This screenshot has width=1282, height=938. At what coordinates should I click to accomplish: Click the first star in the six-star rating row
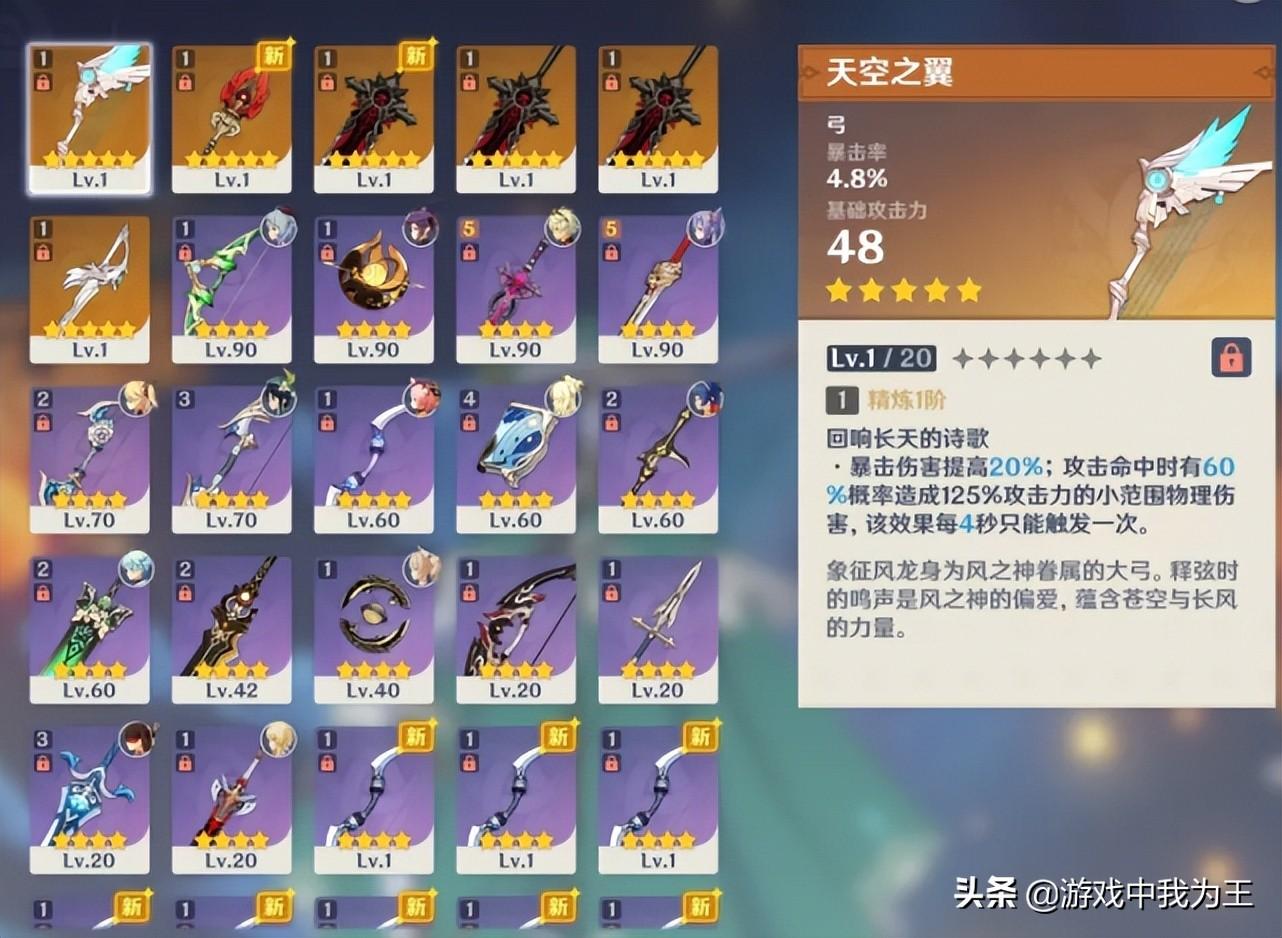[965, 357]
